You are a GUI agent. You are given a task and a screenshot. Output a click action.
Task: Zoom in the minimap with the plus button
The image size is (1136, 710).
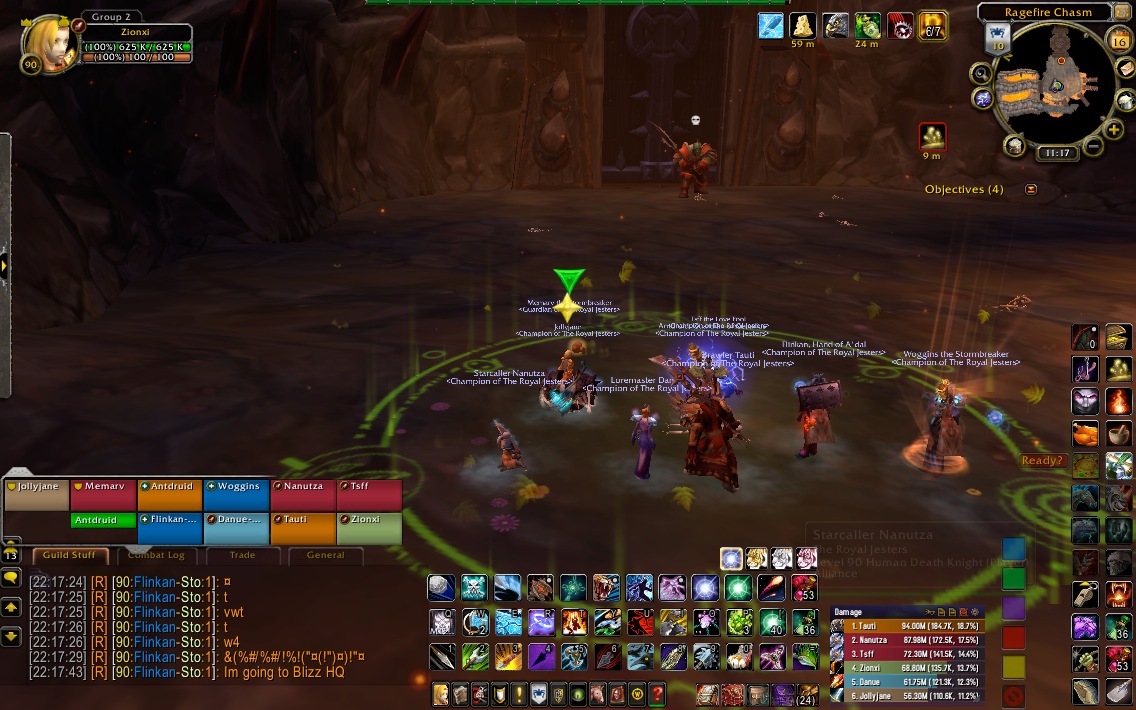1114,131
